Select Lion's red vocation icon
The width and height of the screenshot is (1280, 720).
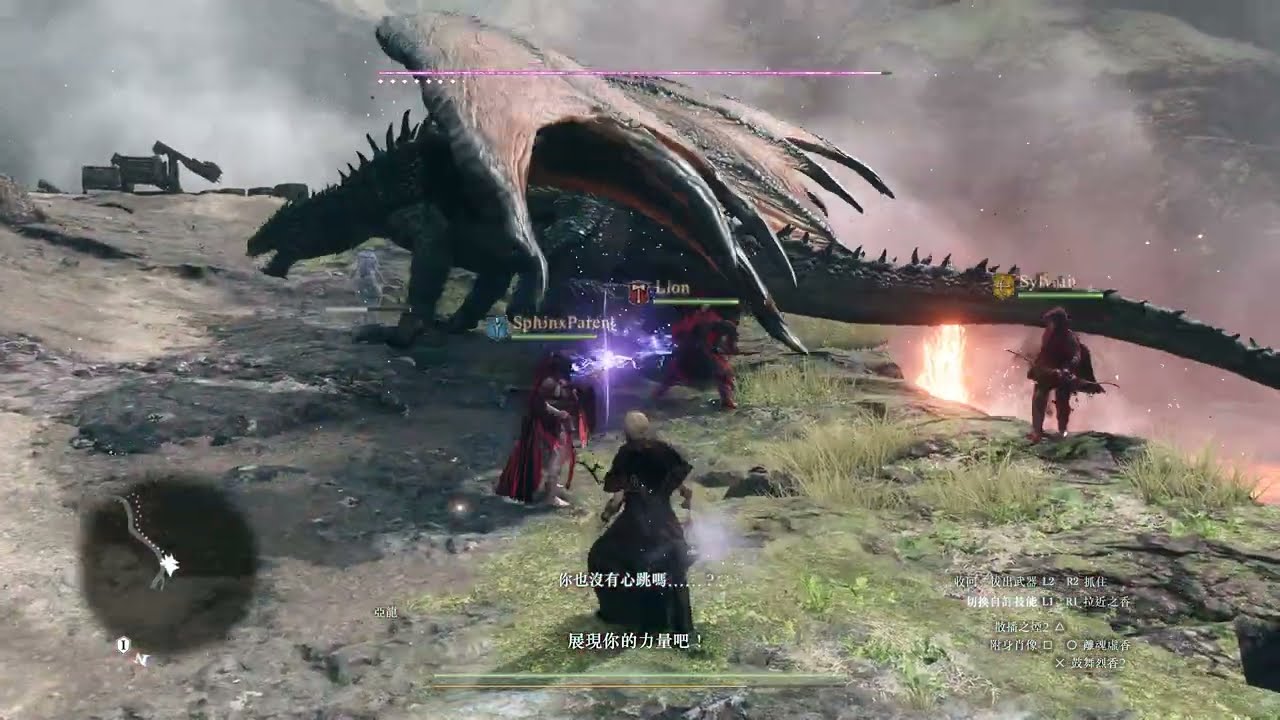point(639,293)
